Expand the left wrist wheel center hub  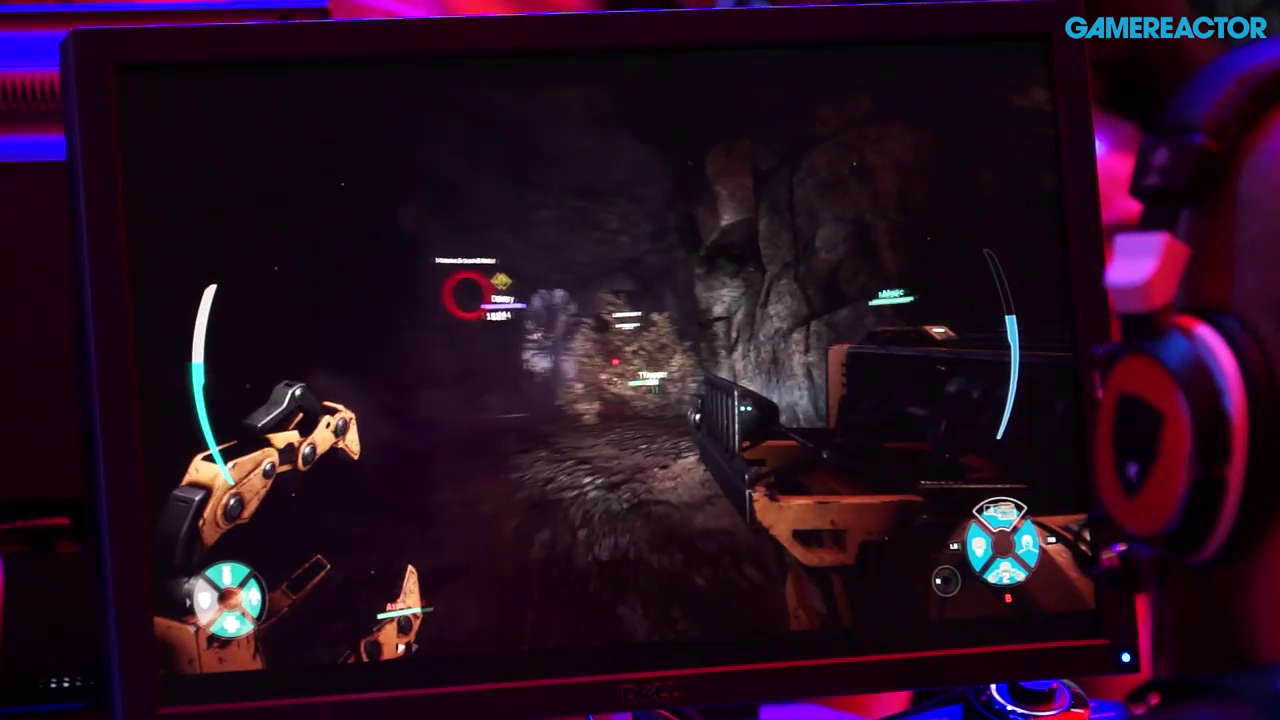(x=229, y=600)
